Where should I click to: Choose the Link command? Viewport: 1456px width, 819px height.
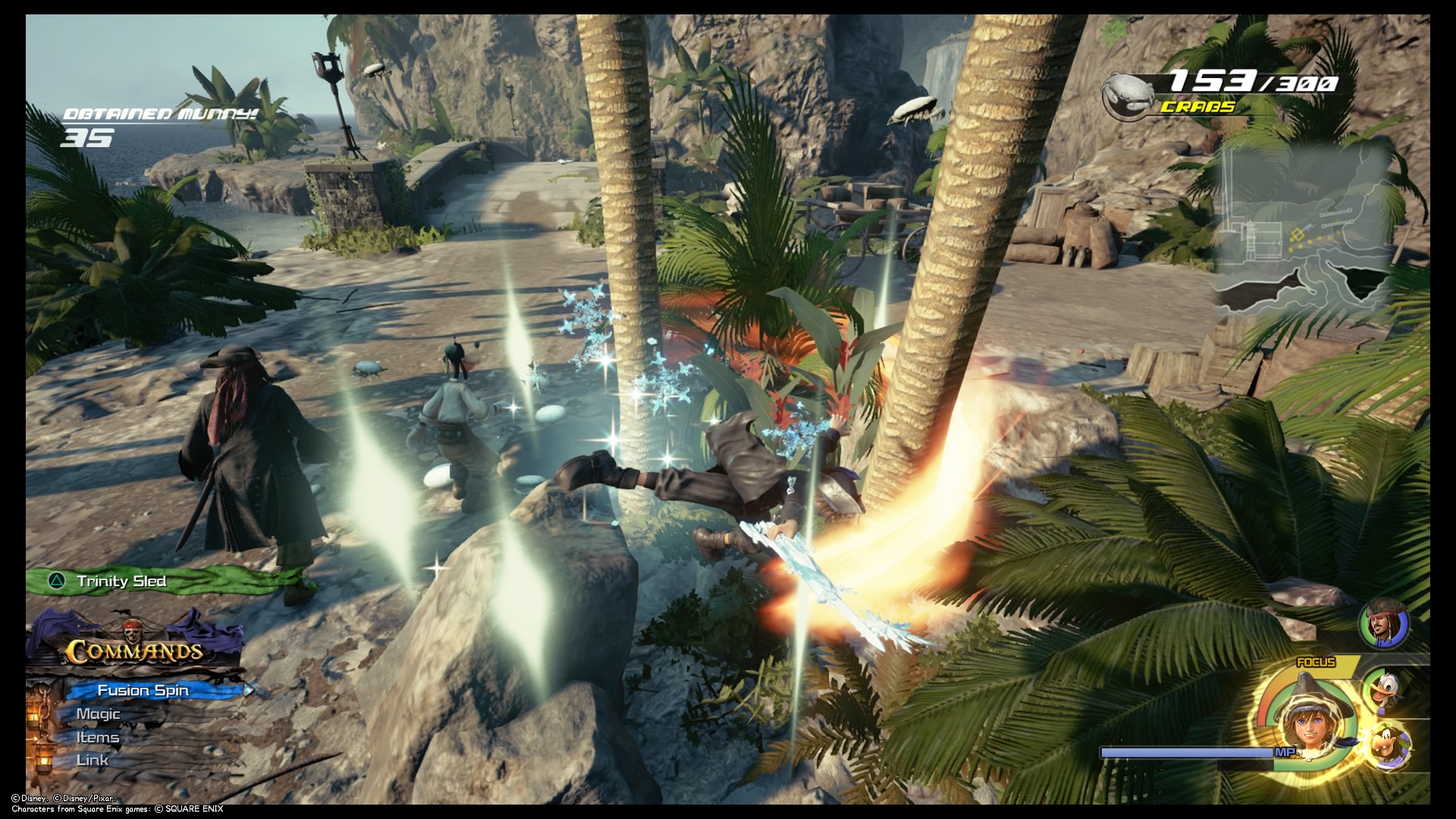[x=93, y=761]
